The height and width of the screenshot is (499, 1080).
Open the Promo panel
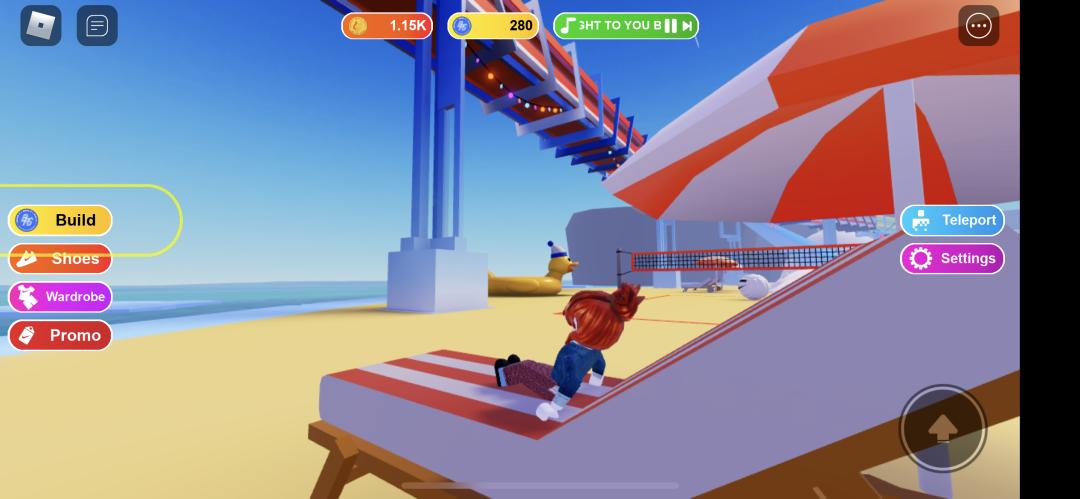point(60,335)
